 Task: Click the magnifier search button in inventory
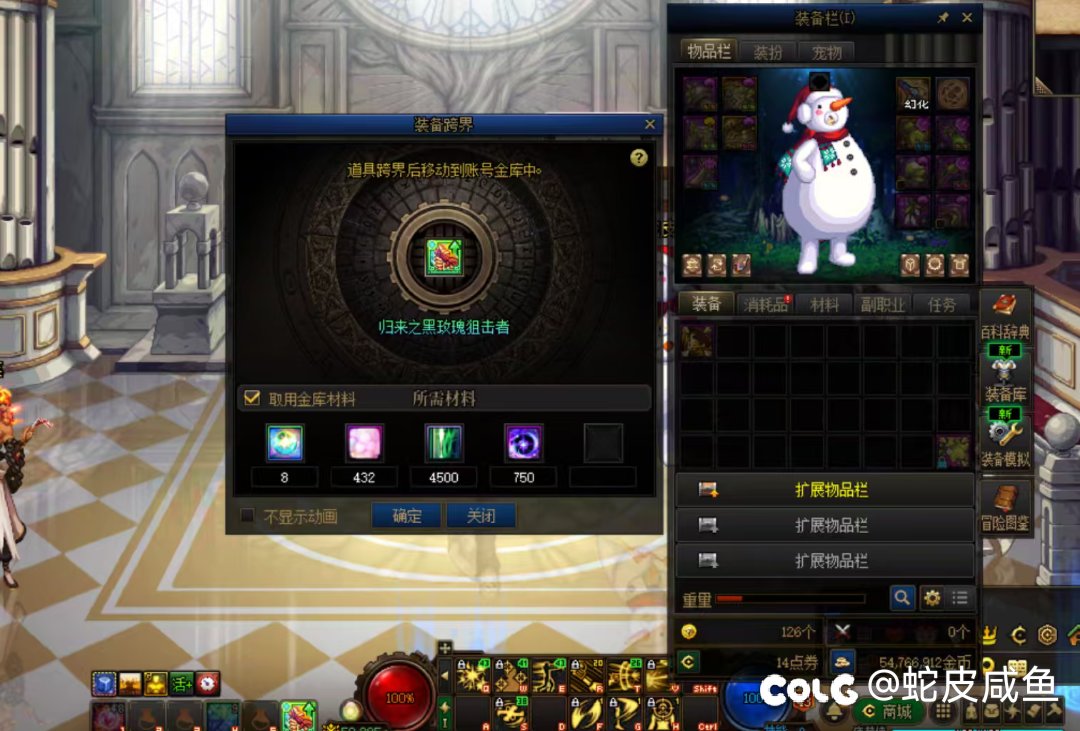pyautogui.click(x=902, y=598)
